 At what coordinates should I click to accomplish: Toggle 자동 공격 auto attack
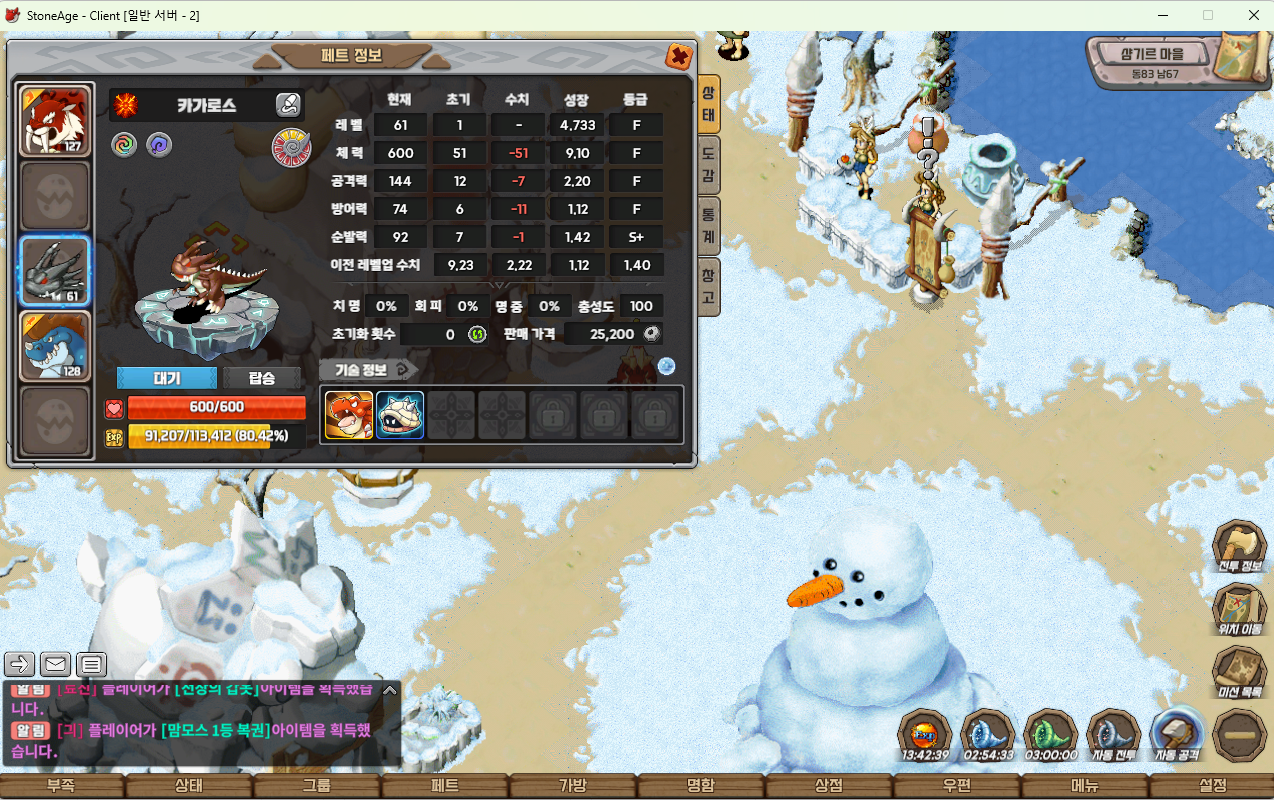click(1176, 736)
